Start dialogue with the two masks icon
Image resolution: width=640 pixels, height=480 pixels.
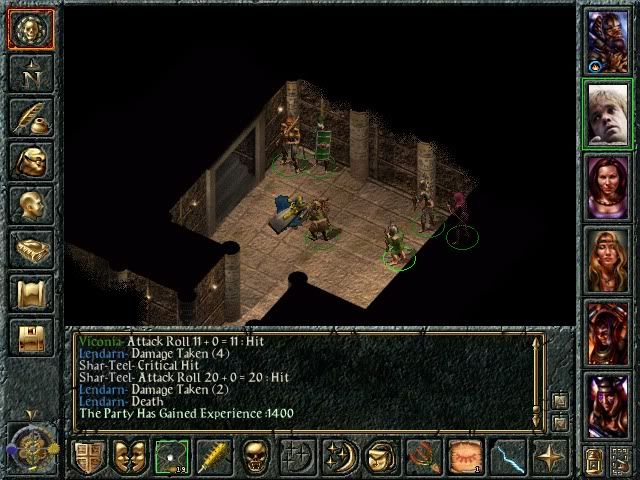pos(131,457)
